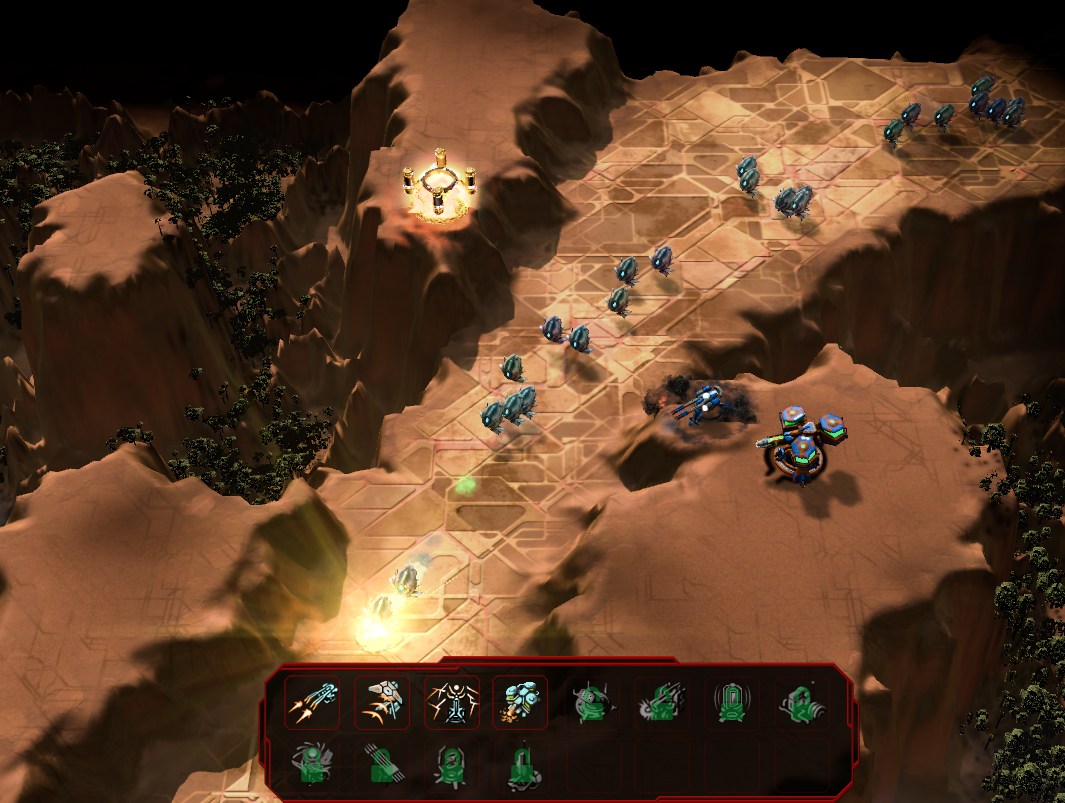The width and height of the screenshot is (1065, 803).
Task: Choose the locked slot with diagonal claw streaks
Action: point(382,765)
